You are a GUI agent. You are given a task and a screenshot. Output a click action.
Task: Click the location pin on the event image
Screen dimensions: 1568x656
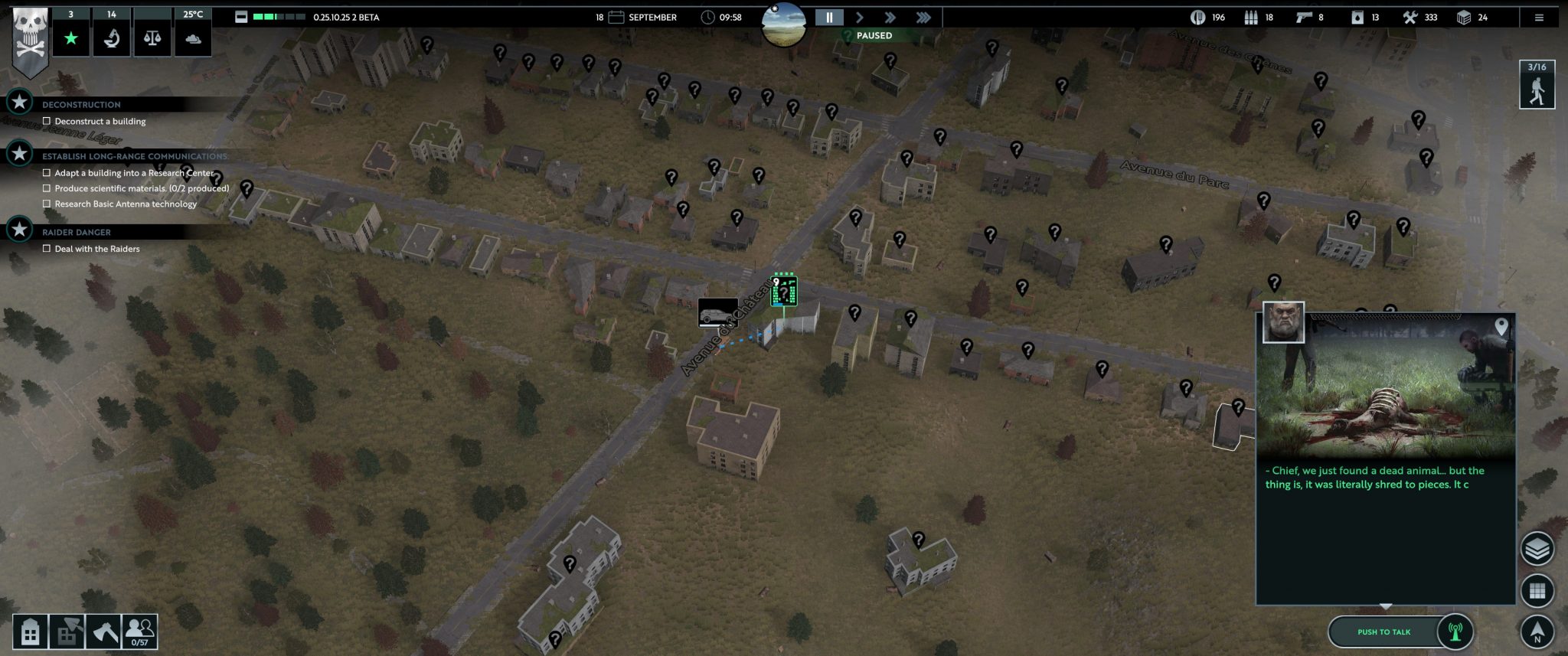click(1501, 328)
